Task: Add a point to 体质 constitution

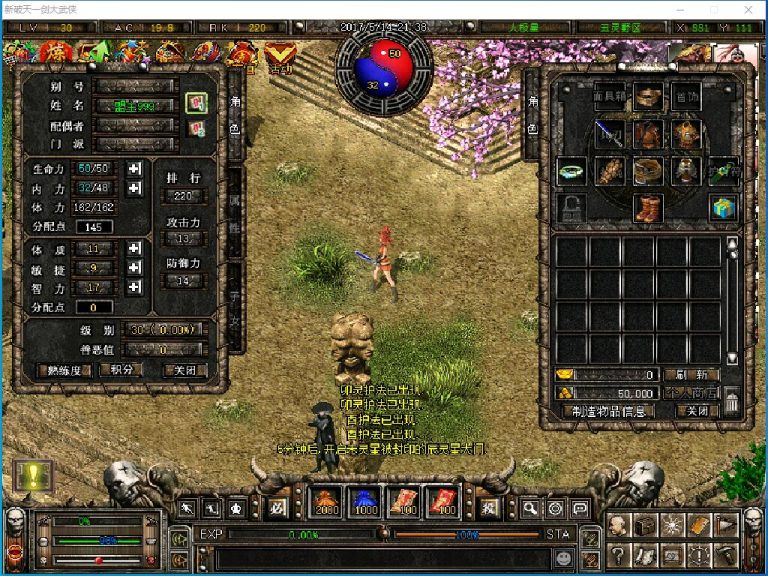Action: [134, 248]
